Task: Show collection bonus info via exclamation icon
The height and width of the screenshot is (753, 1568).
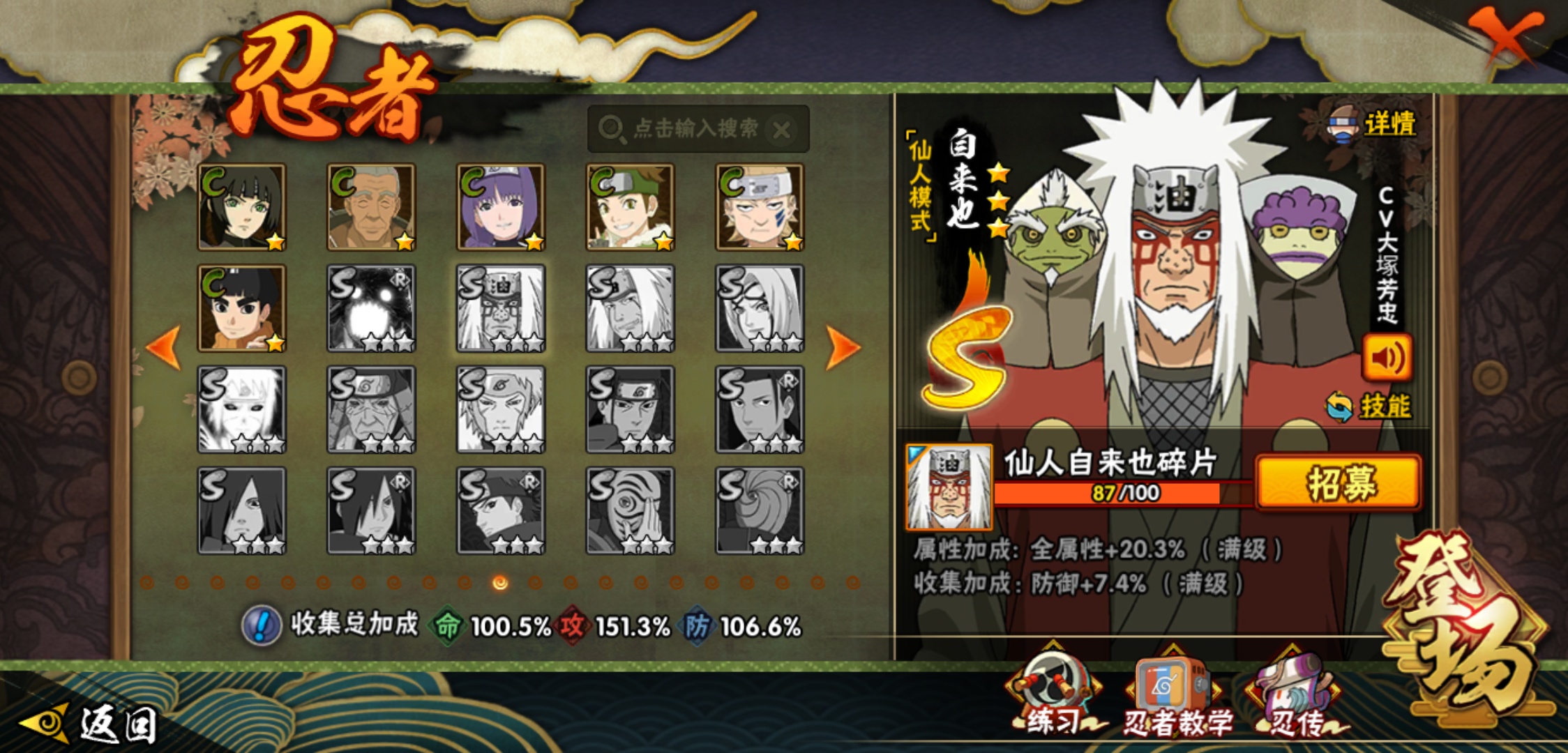Action: pos(261,625)
